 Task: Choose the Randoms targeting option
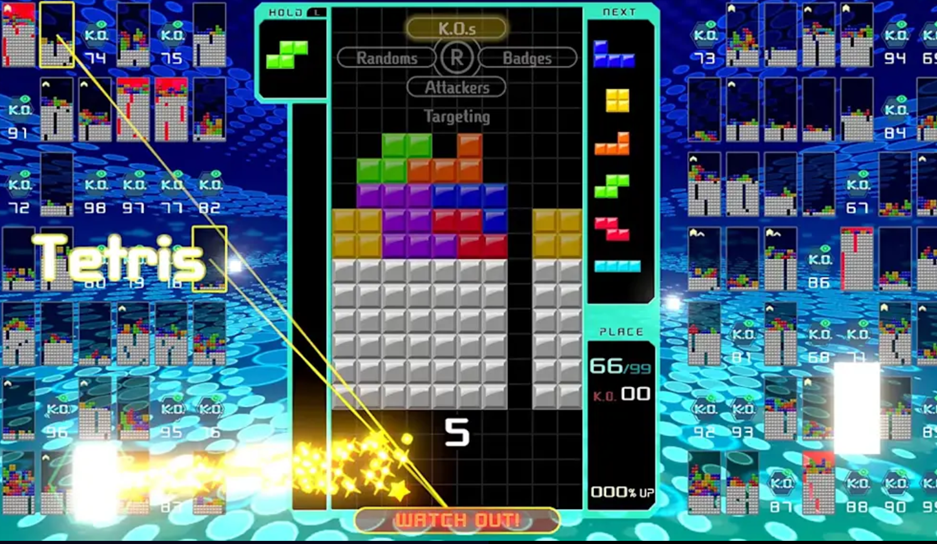387,58
